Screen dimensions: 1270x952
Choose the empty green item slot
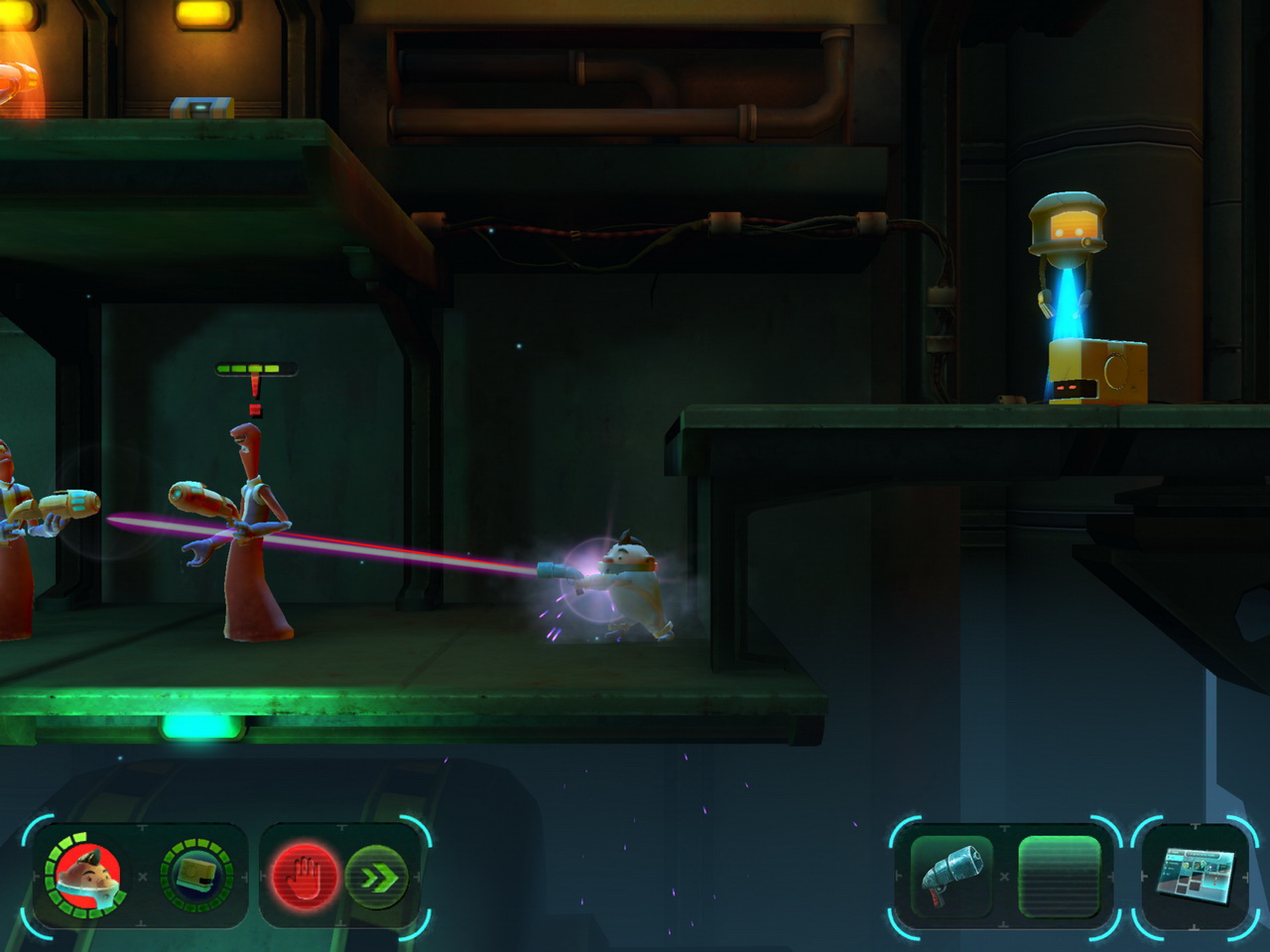pos(1060,877)
